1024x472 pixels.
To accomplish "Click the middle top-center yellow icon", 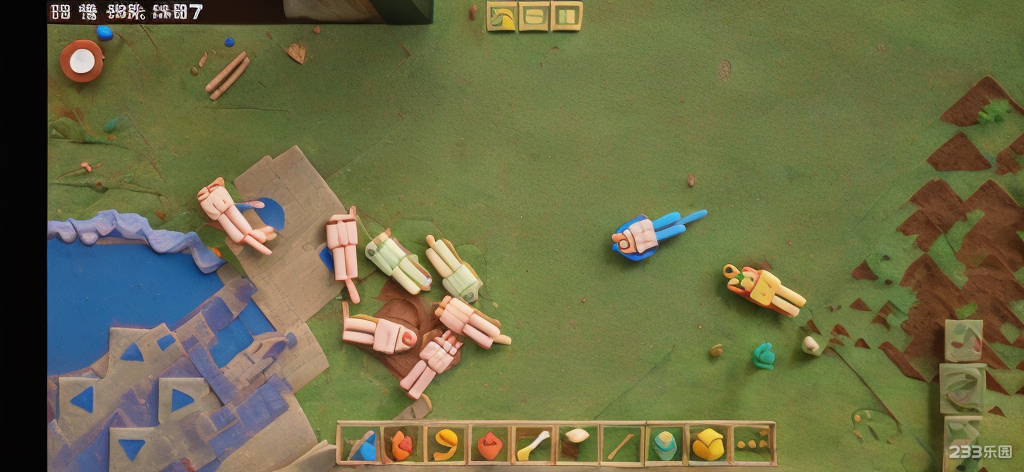I will coord(534,16).
